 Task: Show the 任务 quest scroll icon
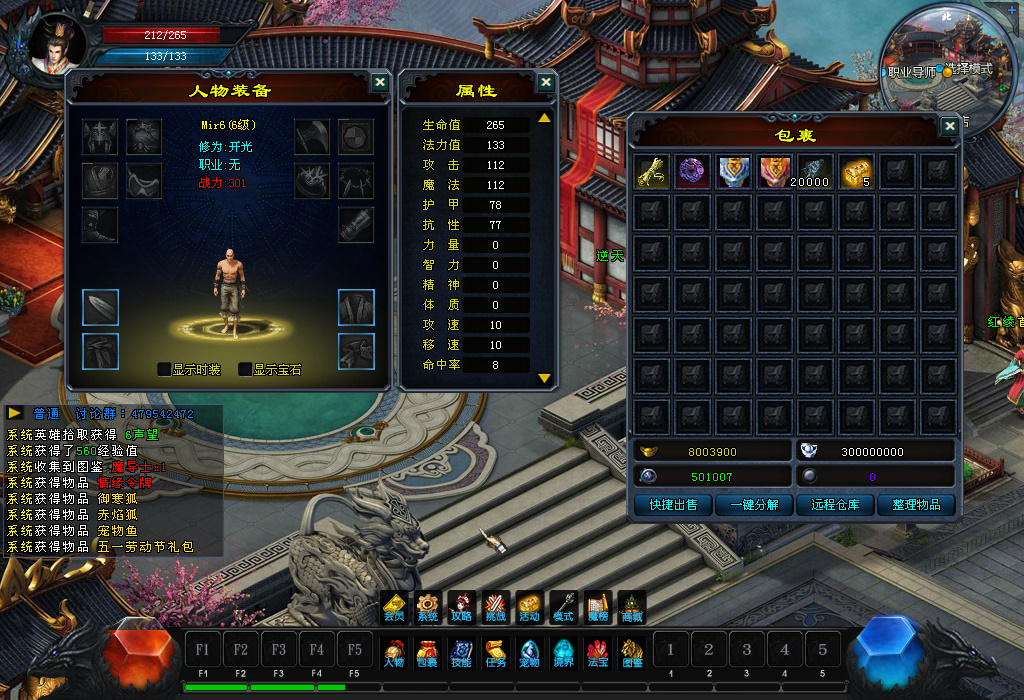[x=495, y=652]
